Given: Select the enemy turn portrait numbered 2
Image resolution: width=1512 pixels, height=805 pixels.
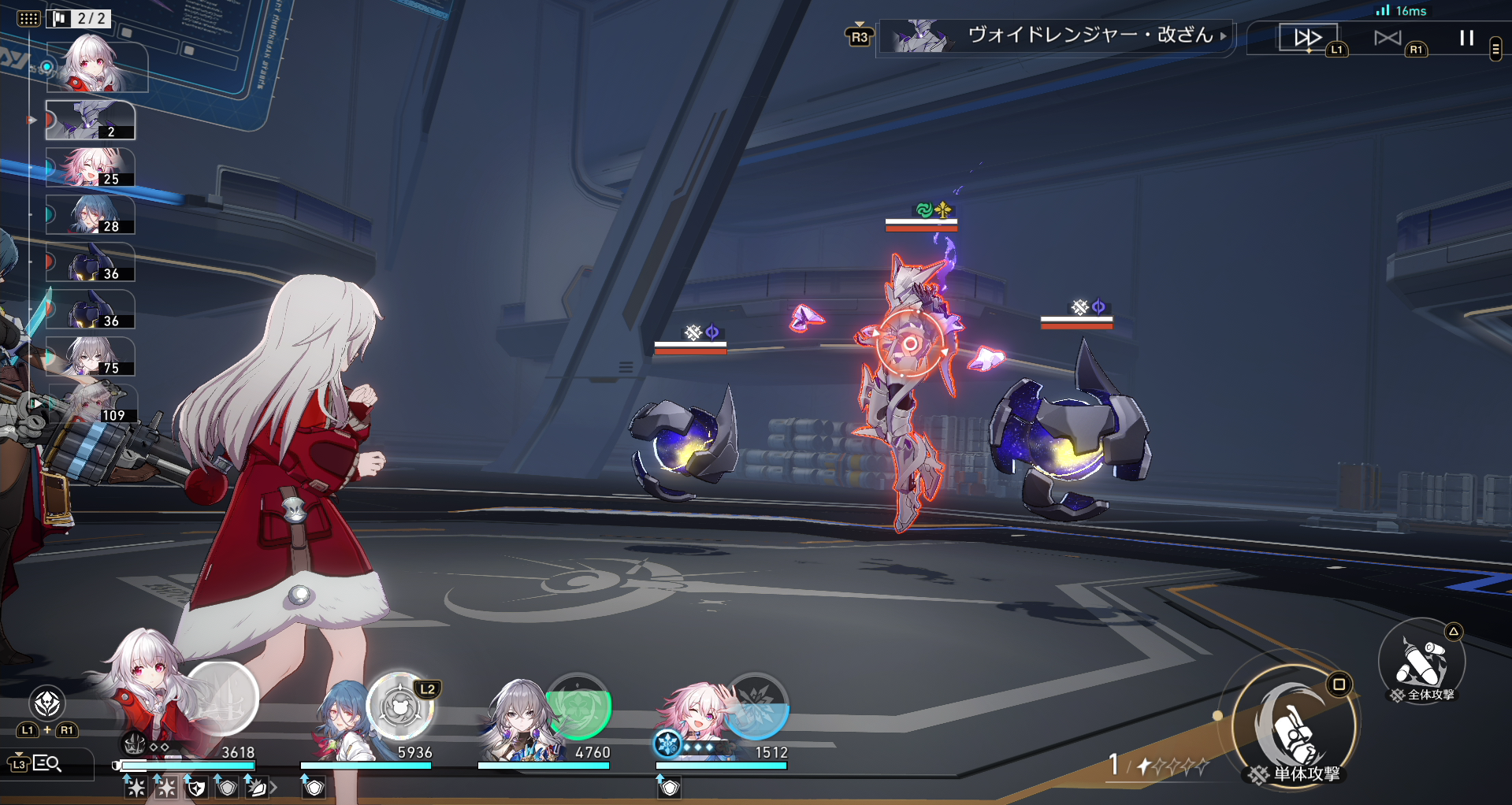Looking at the screenshot, I should 90,121.
